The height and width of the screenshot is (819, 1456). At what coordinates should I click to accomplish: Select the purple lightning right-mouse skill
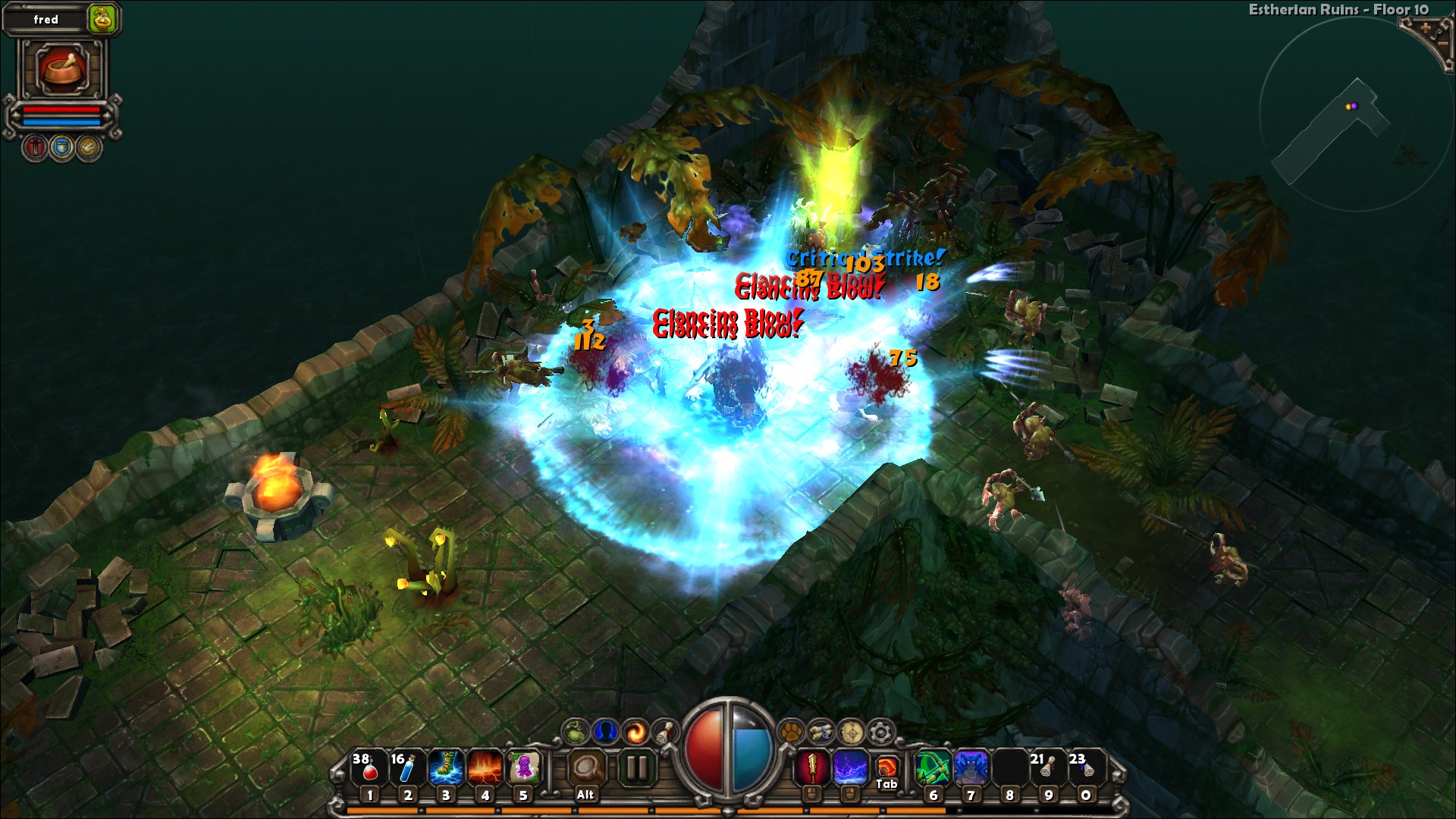[850, 768]
